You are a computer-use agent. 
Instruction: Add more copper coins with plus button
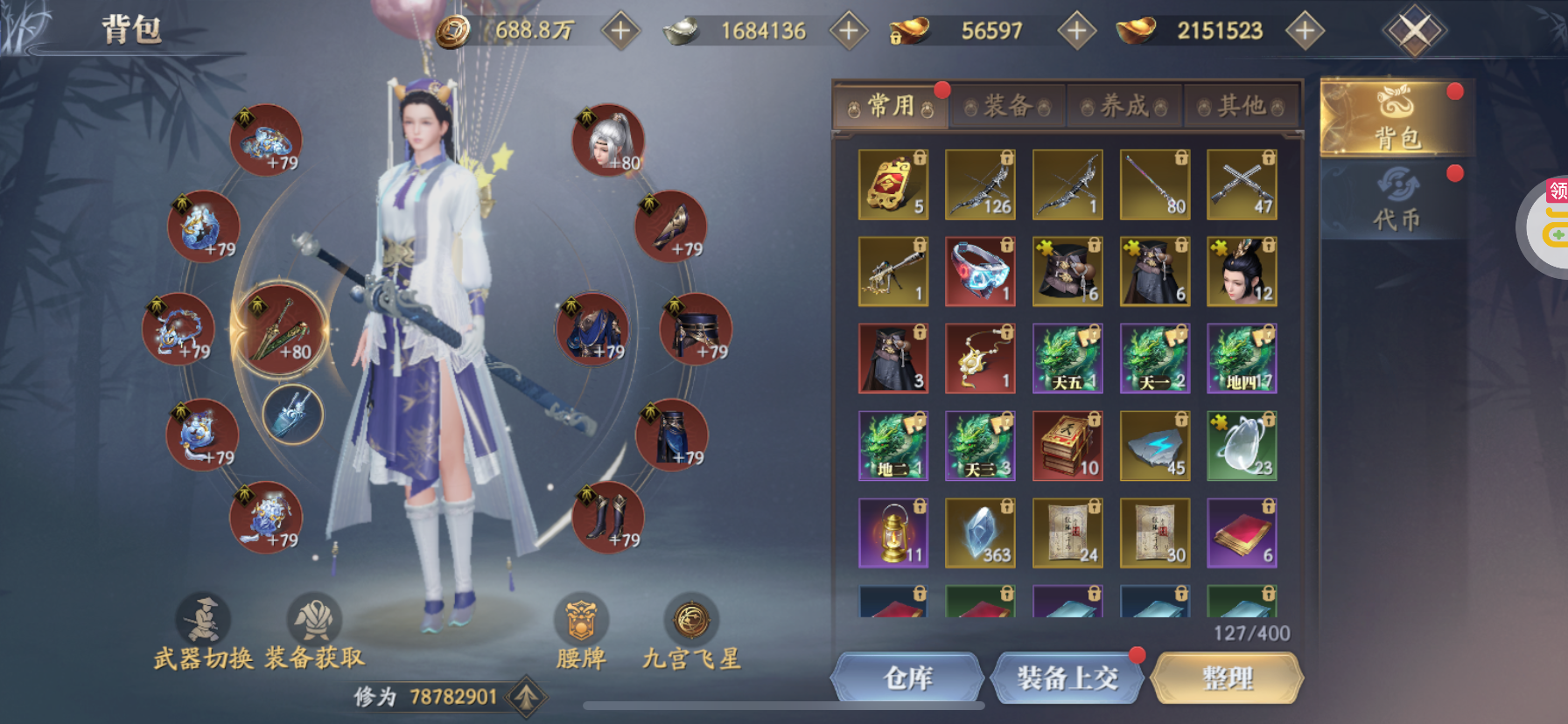click(620, 31)
